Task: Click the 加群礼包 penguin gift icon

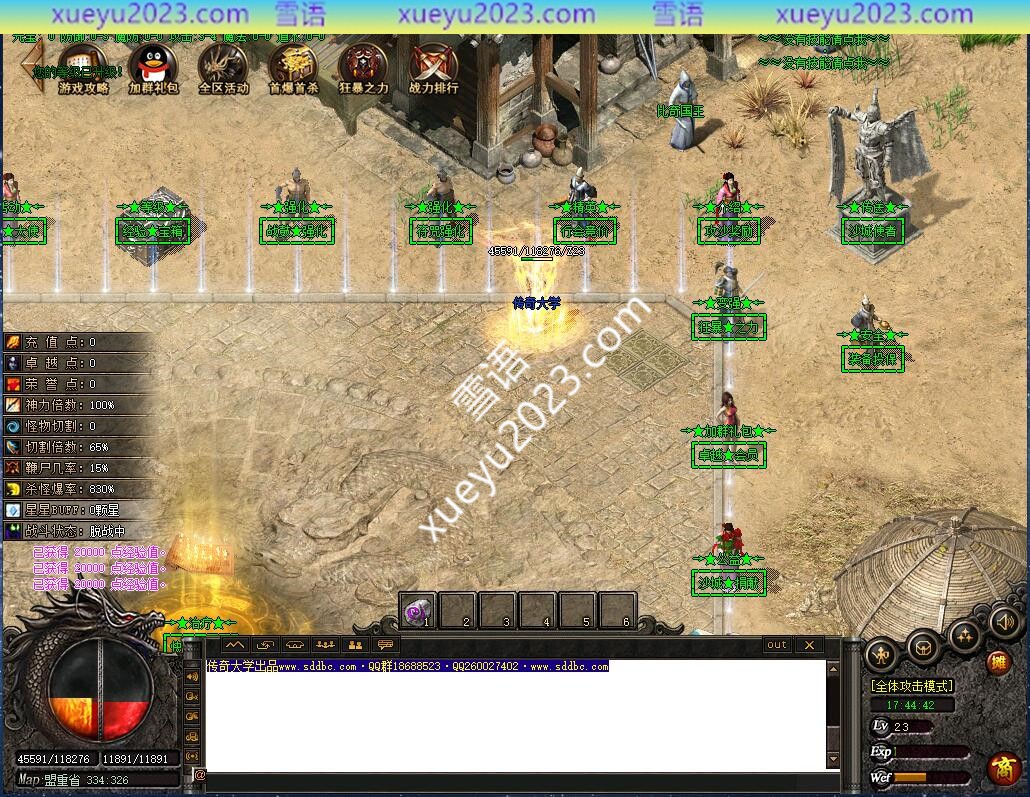Action: pyautogui.click(x=153, y=65)
